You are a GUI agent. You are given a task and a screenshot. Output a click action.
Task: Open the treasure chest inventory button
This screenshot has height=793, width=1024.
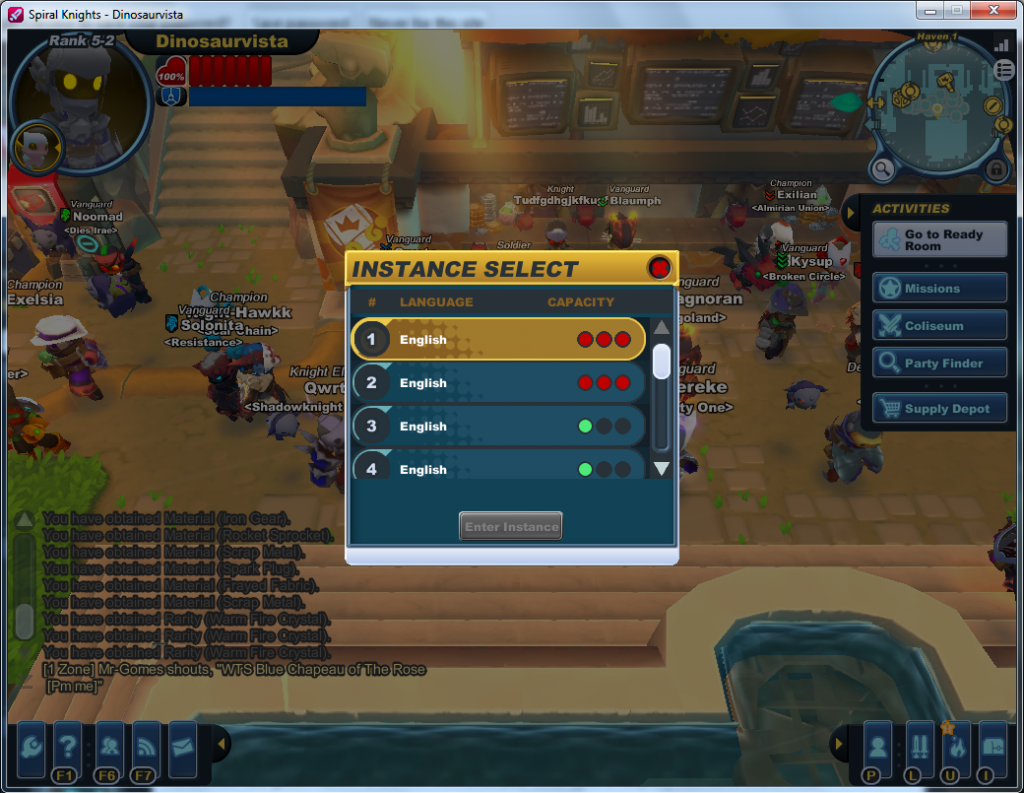pyautogui.click(x=993, y=747)
